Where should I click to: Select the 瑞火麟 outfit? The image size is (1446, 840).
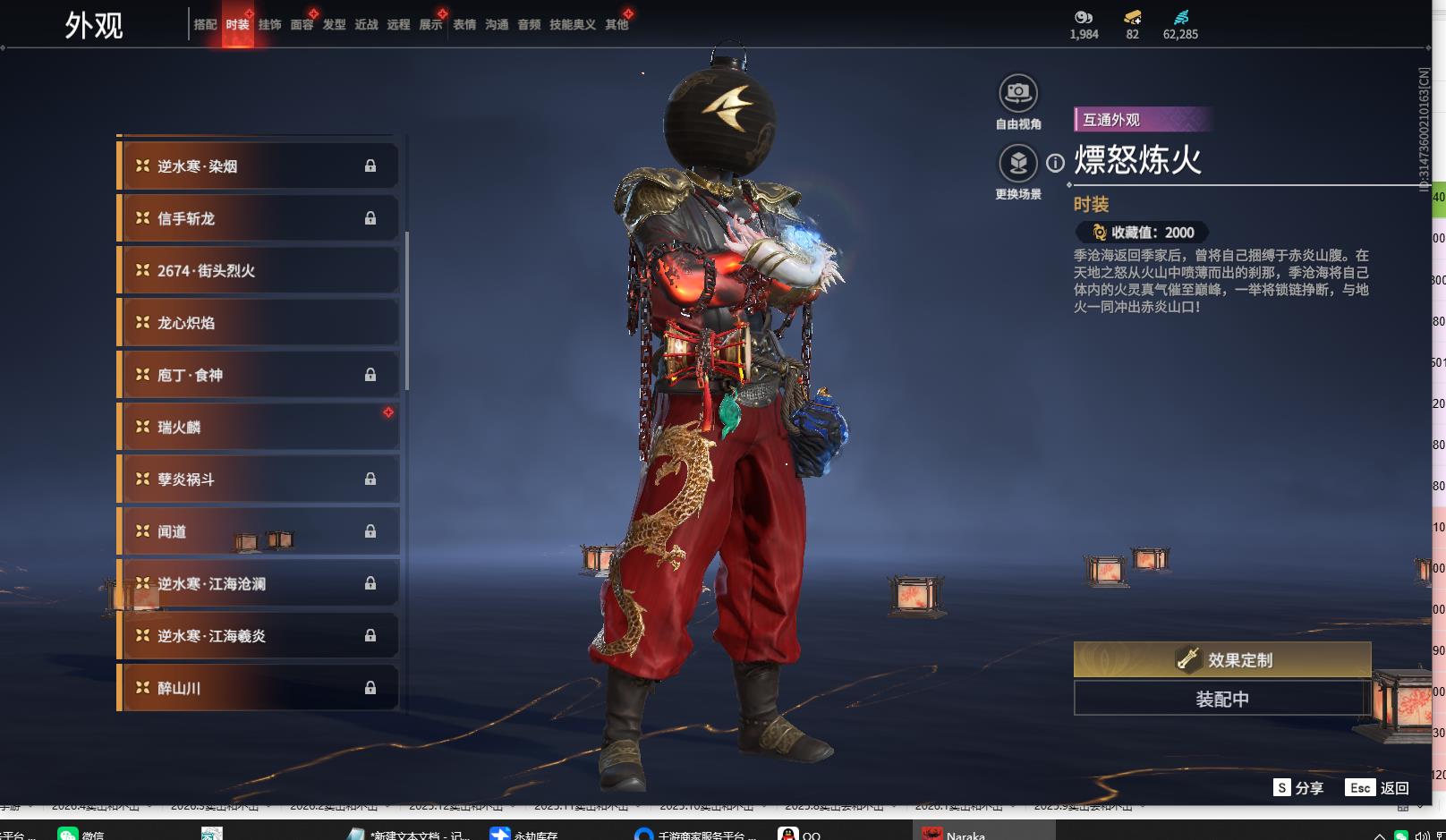click(x=258, y=428)
